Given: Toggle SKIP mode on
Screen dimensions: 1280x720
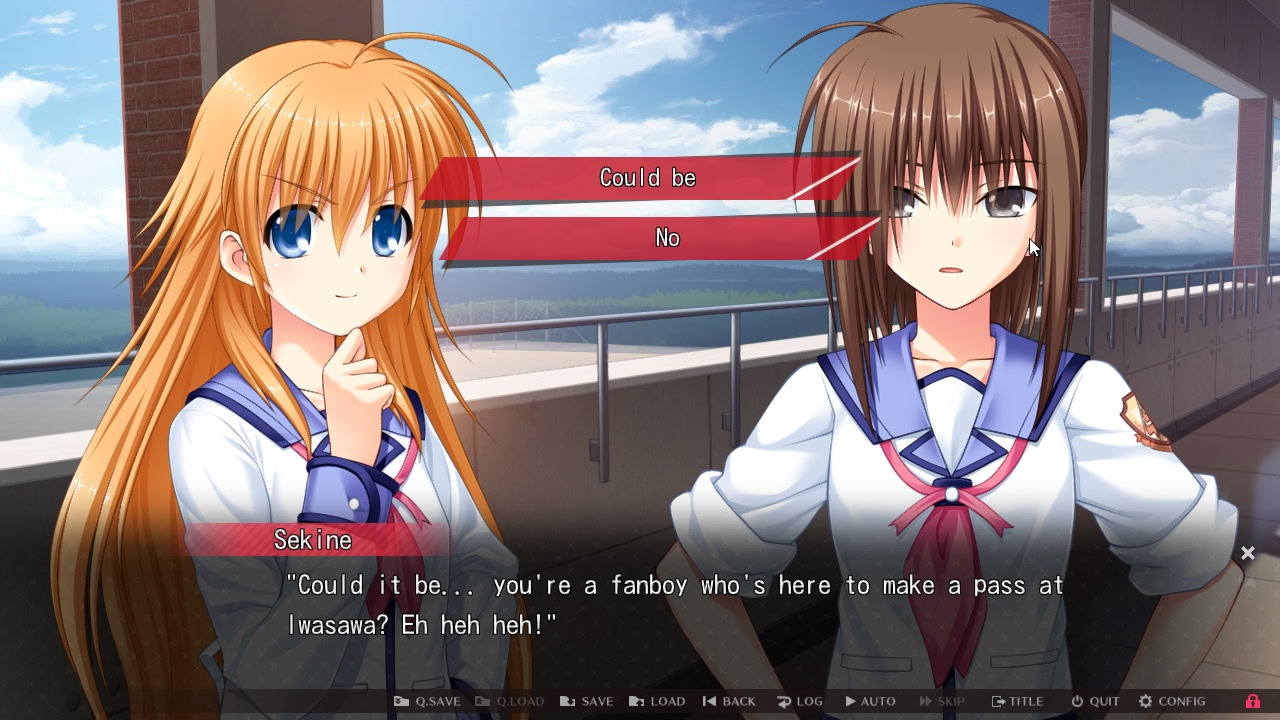Looking at the screenshot, I should [x=940, y=701].
